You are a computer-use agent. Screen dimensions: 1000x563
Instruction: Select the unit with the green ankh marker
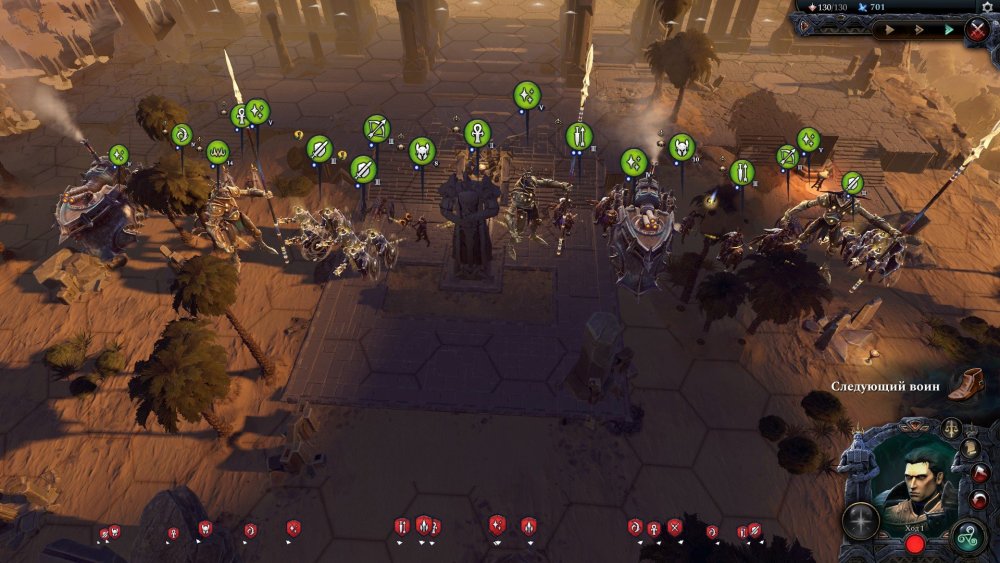point(477,133)
